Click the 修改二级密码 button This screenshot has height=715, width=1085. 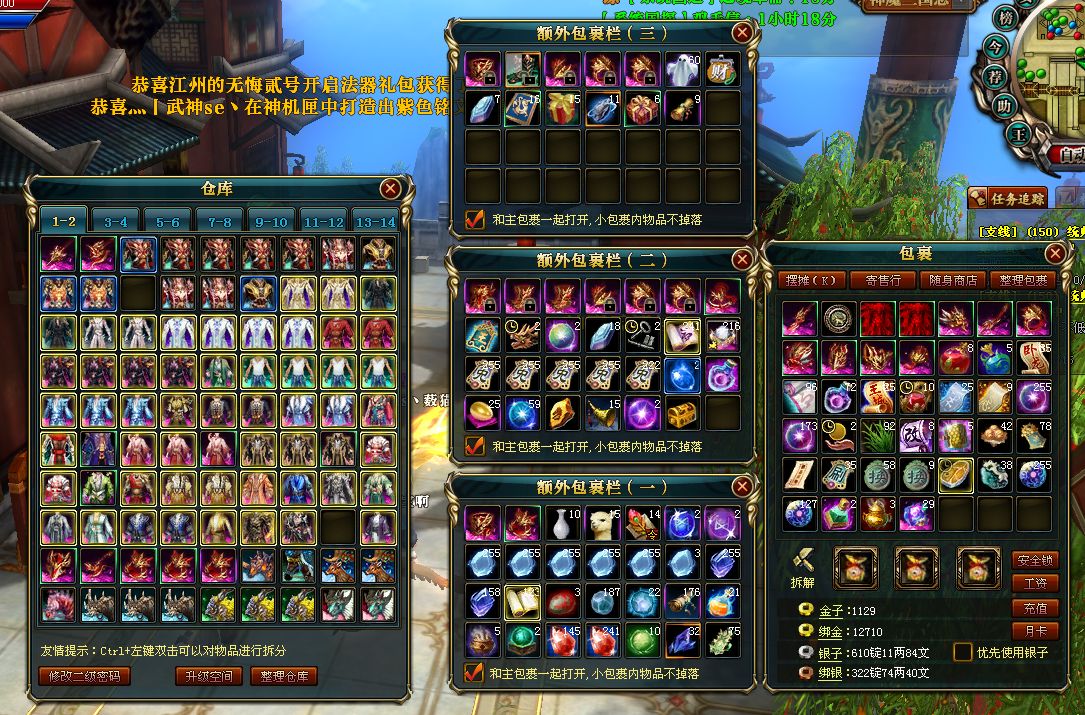84,676
